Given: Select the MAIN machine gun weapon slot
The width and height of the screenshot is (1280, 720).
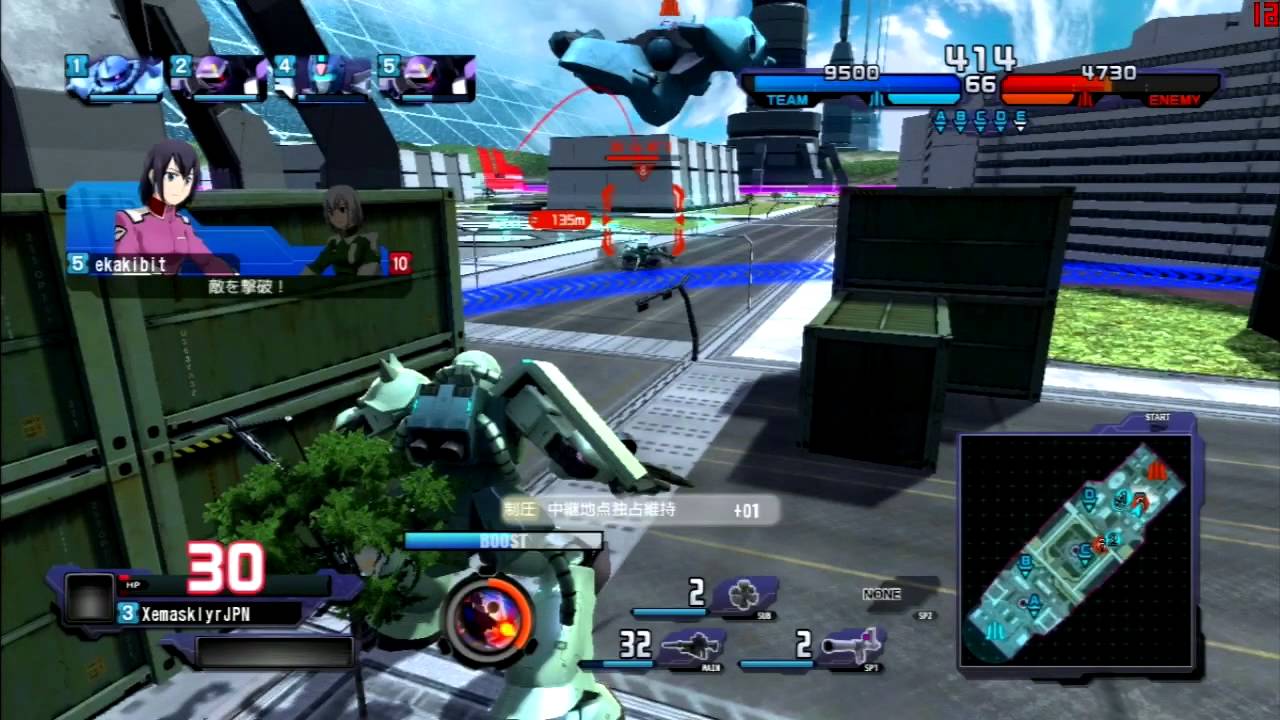Looking at the screenshot, I should click(x=690, y=648).
